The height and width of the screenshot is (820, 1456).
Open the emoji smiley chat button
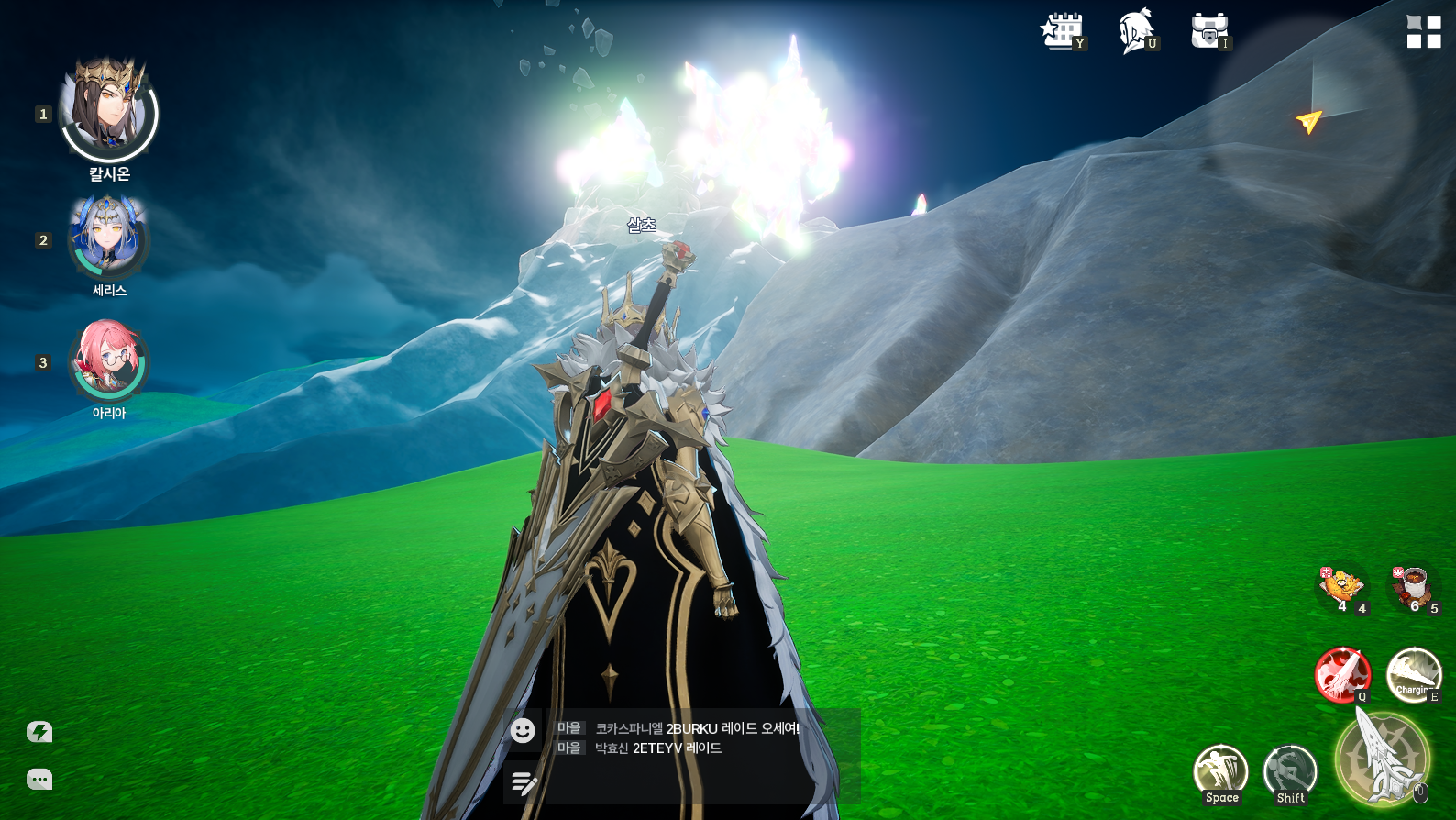[x=523, y=730]
